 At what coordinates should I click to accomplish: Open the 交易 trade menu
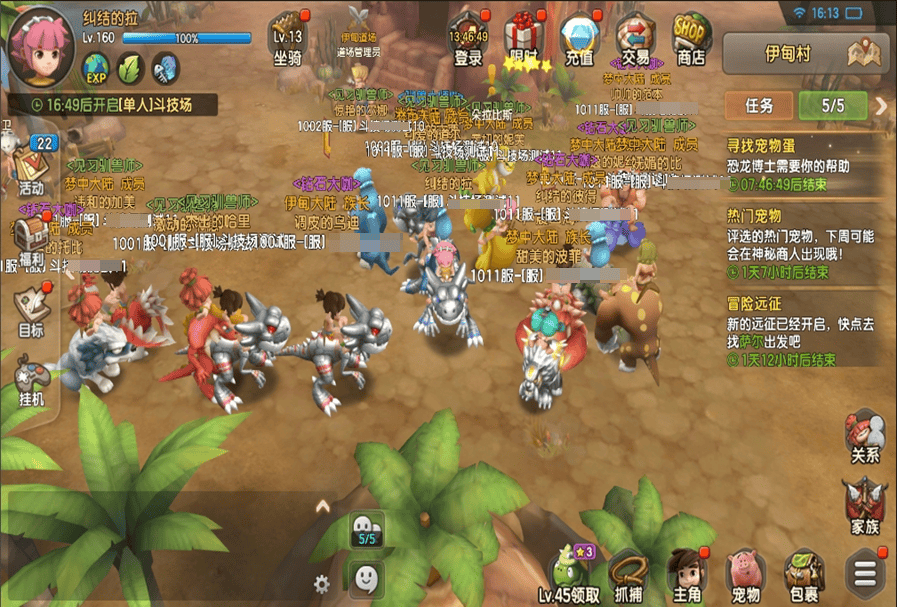click(x=635, y=40)
